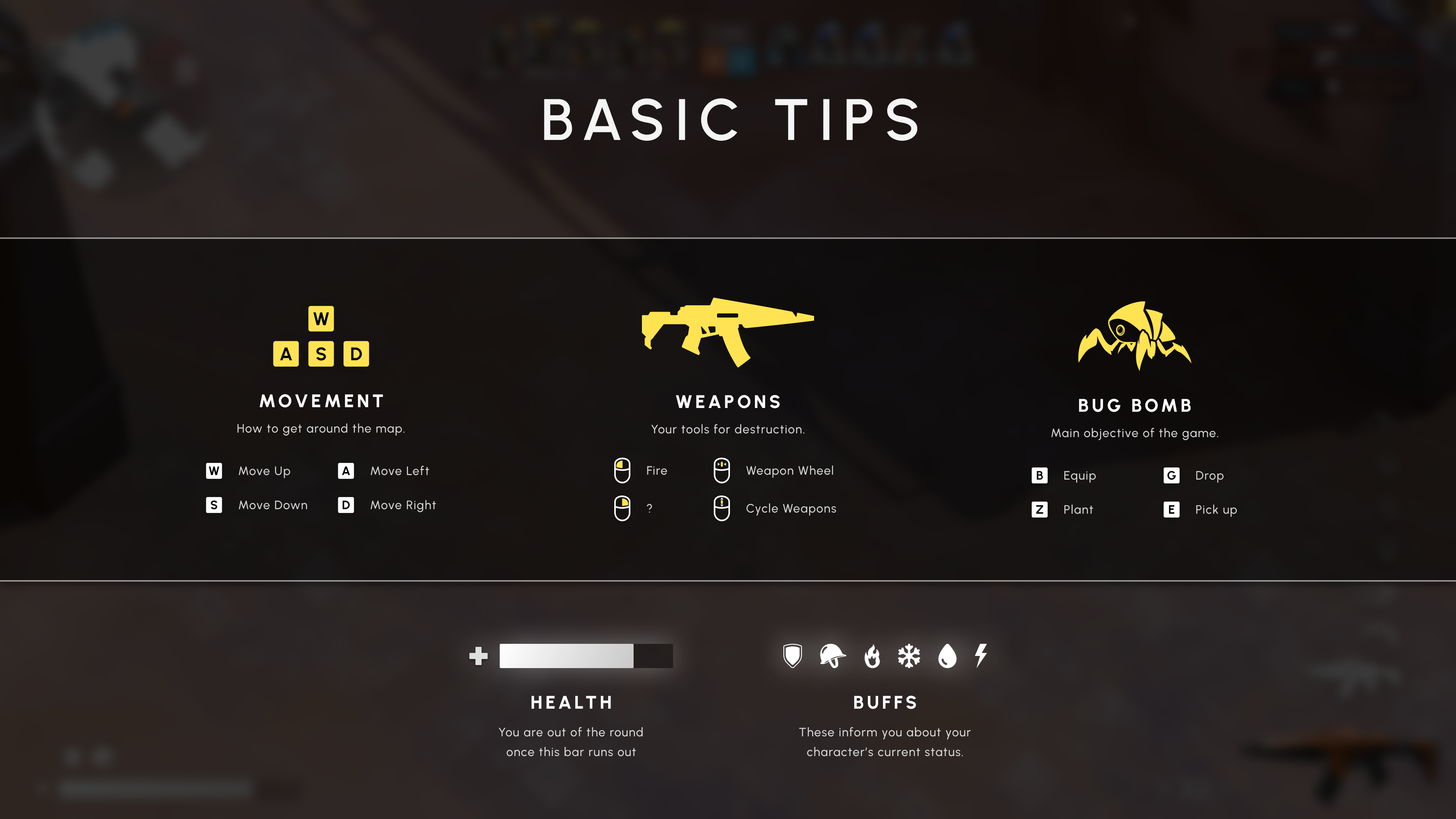Viewport: 1456px width, 819px height.
Task: Choose the snowflake freeze icon
Action: (x=909, y=656)
